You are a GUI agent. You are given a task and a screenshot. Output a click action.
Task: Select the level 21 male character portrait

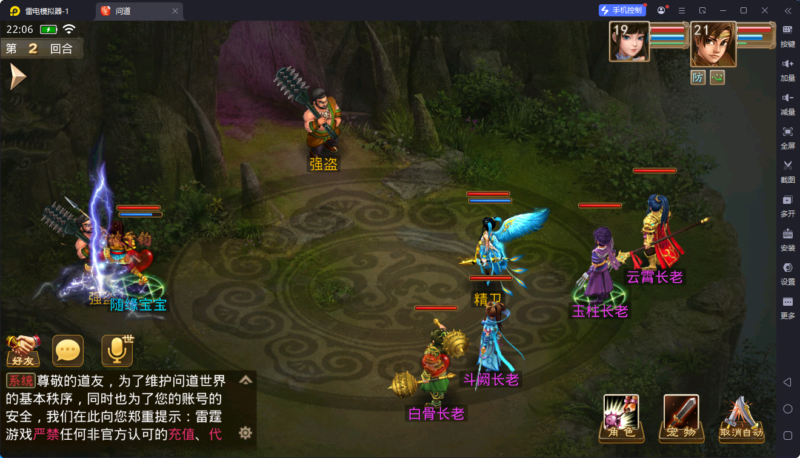point(712,44)
